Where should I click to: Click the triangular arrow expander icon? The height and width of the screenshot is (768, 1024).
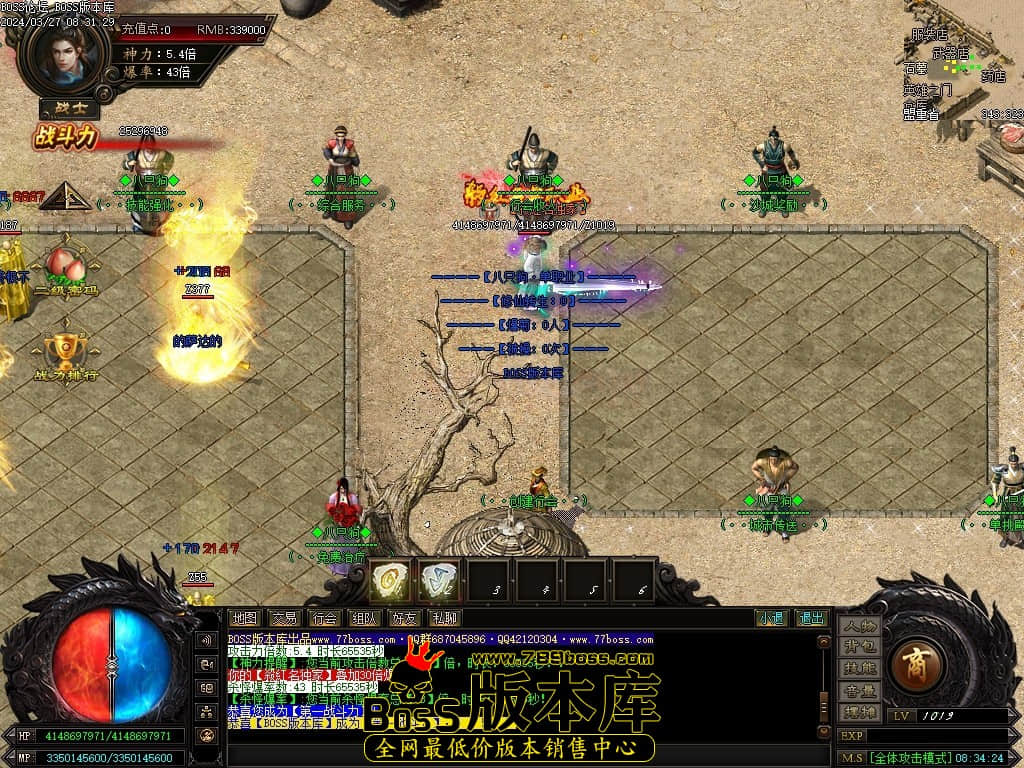(65, 195)
